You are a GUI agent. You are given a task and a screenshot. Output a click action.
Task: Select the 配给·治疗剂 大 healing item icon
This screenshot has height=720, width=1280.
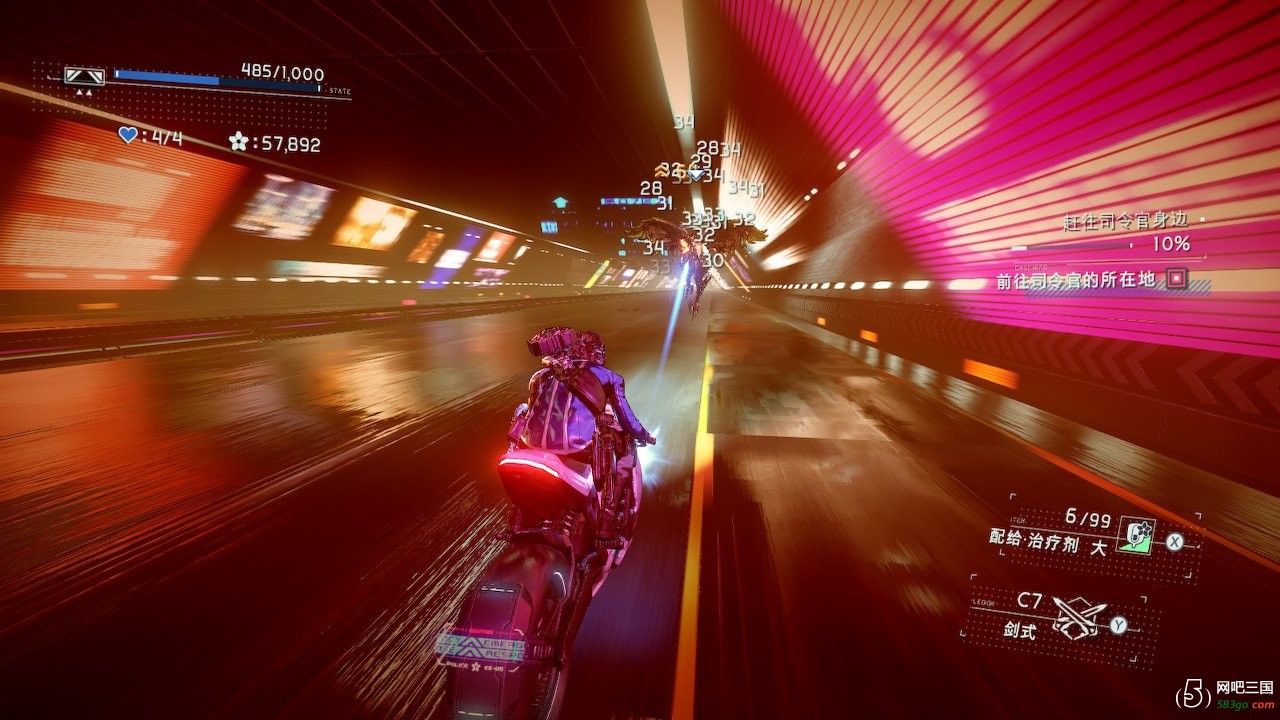[1134, 535]
